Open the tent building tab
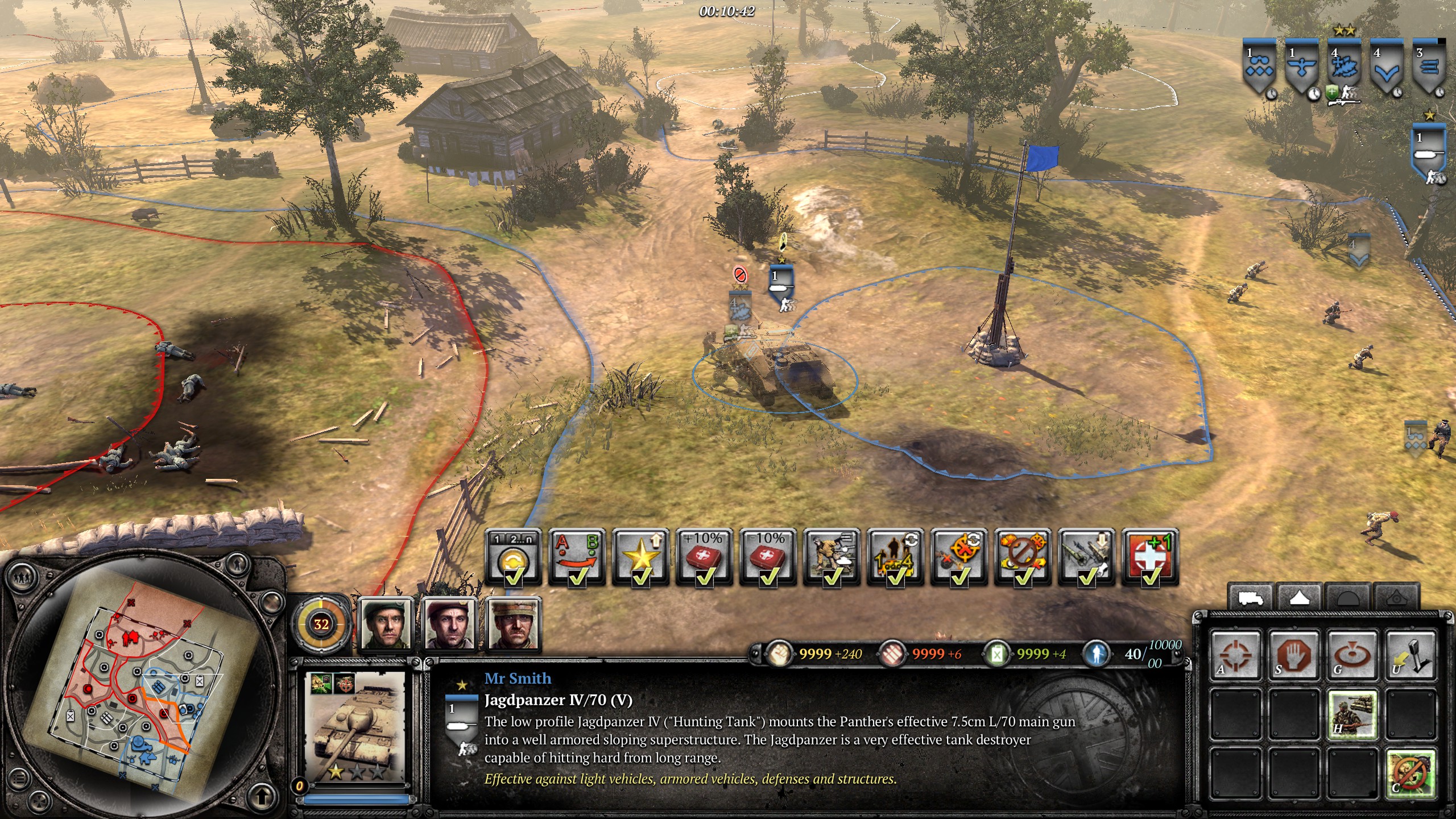 (1300, 598)
